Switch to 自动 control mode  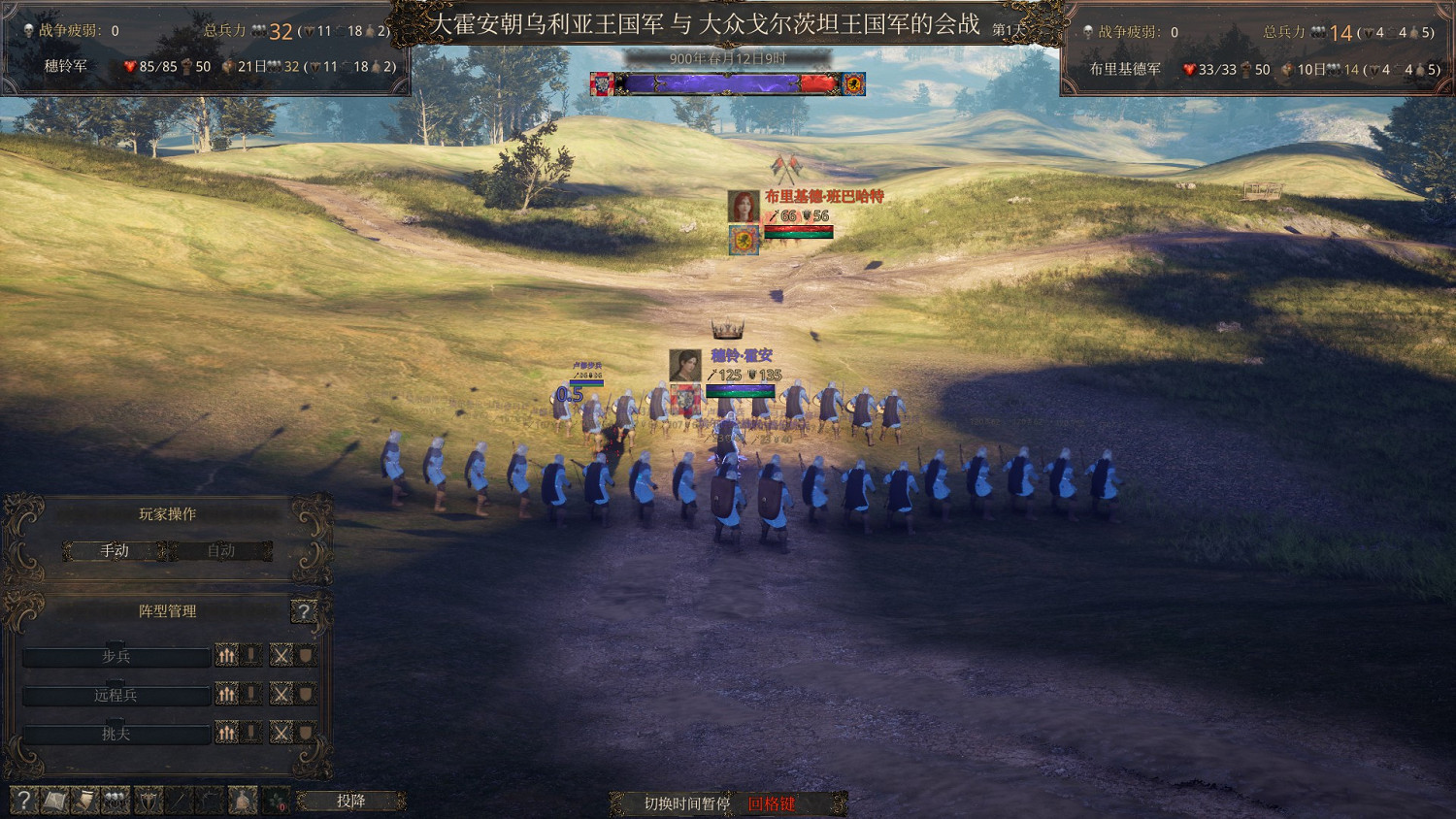point(221,551)
